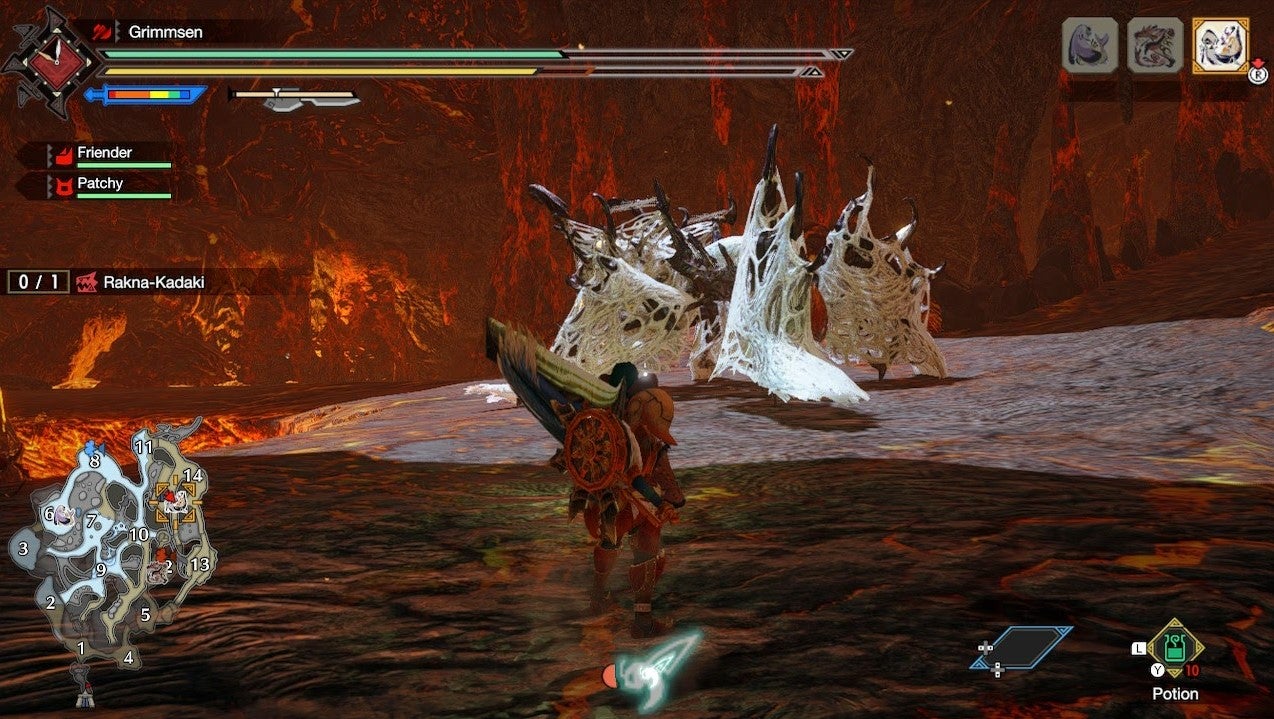The height and width of the screenshot is (719, 1274).
Task: Select the middle red-brown monster icon
Action: click(1155, 45)
